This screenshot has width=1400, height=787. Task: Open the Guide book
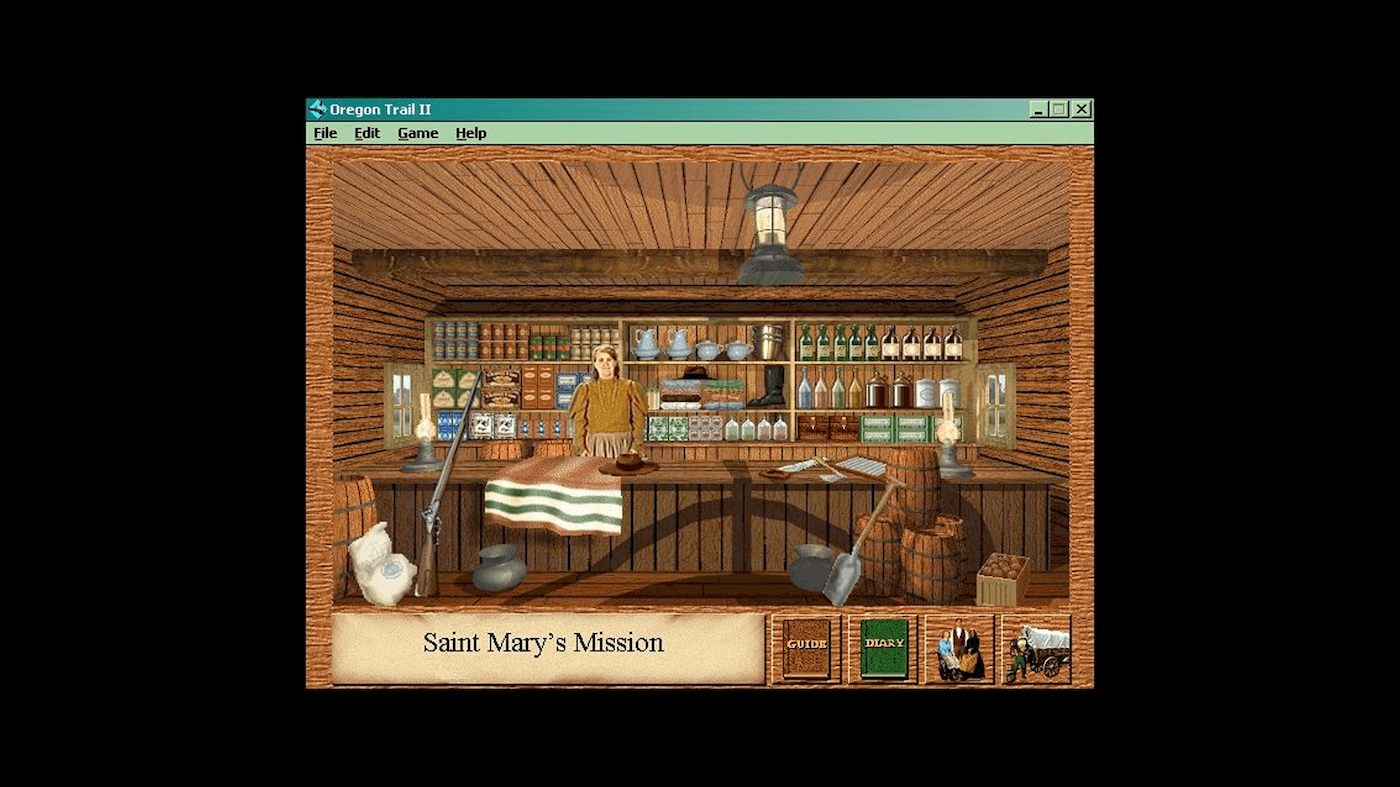[x=805, y=646]
